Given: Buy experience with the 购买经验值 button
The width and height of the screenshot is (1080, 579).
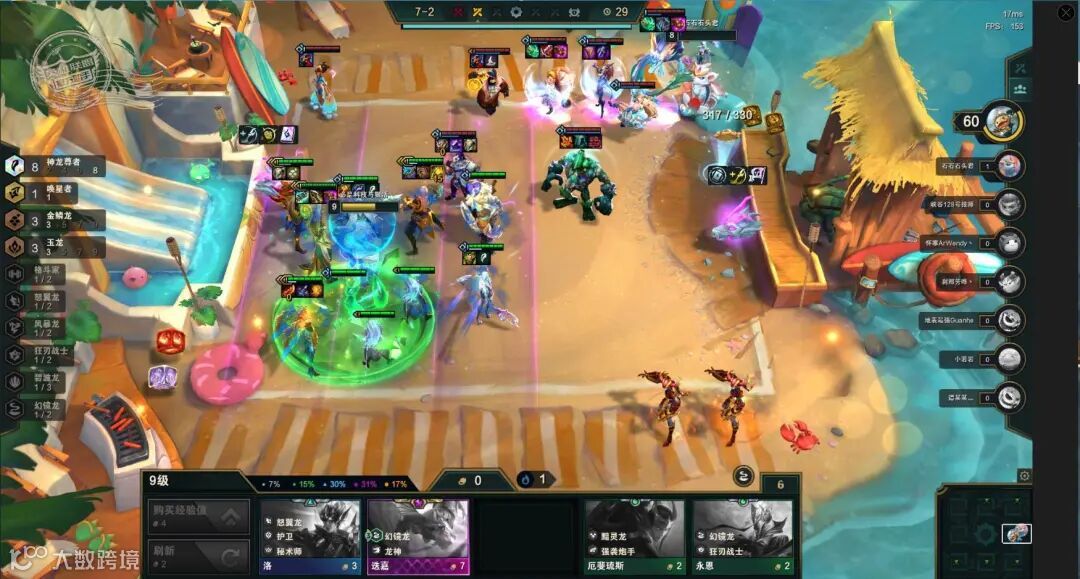Looking at the screenshot, I should (x=198, y=516).
